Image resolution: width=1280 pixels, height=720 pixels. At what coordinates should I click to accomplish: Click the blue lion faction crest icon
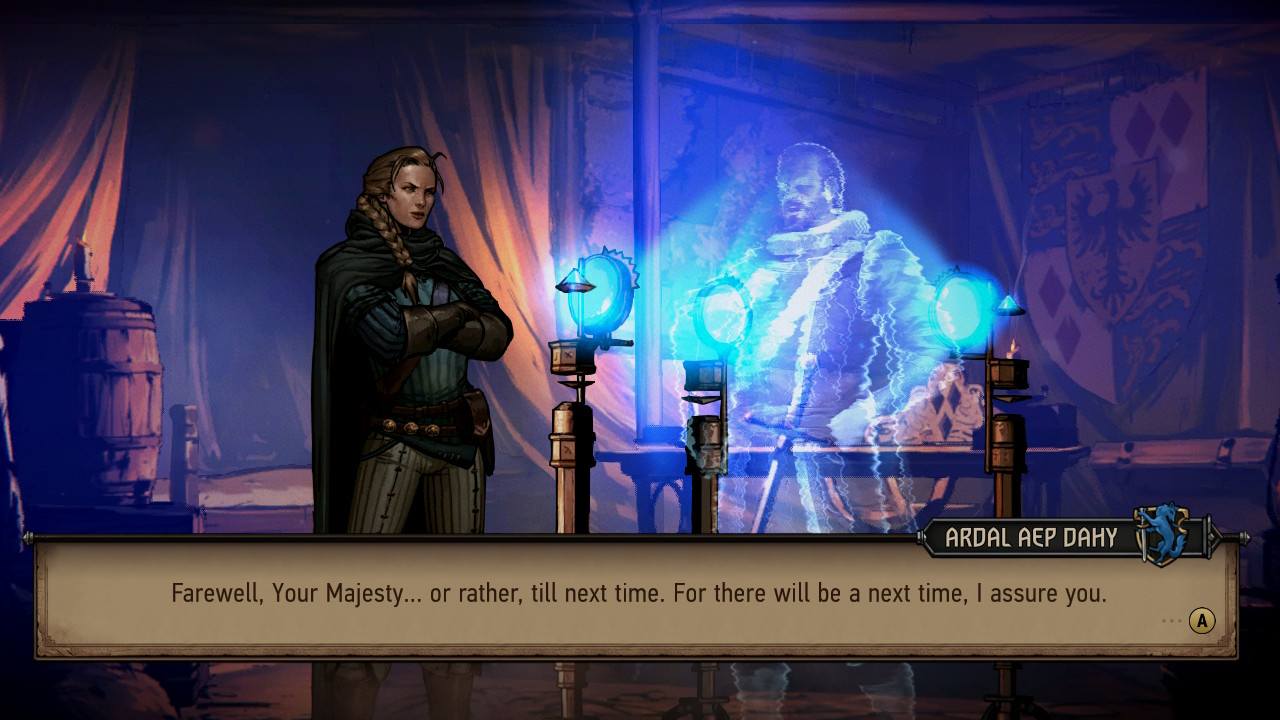point(1166,537)
